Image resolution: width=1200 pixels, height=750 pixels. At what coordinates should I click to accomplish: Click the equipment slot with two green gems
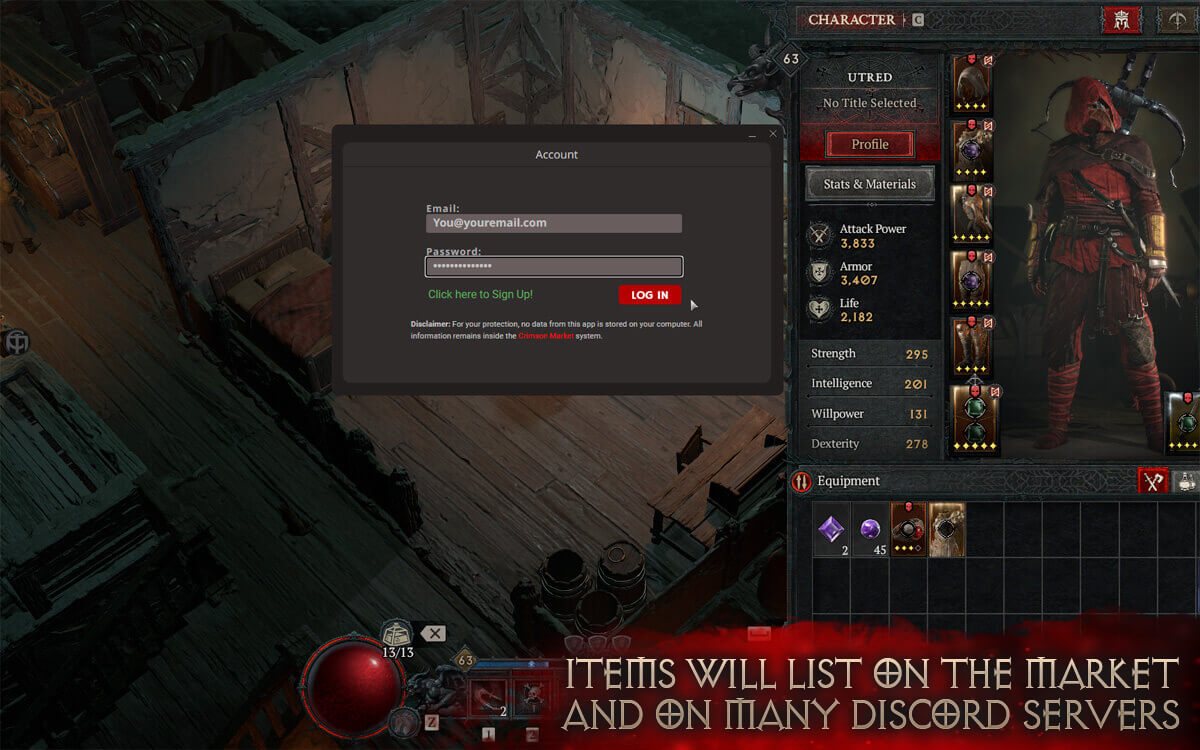pyautogui.click(x=975, y=419)
